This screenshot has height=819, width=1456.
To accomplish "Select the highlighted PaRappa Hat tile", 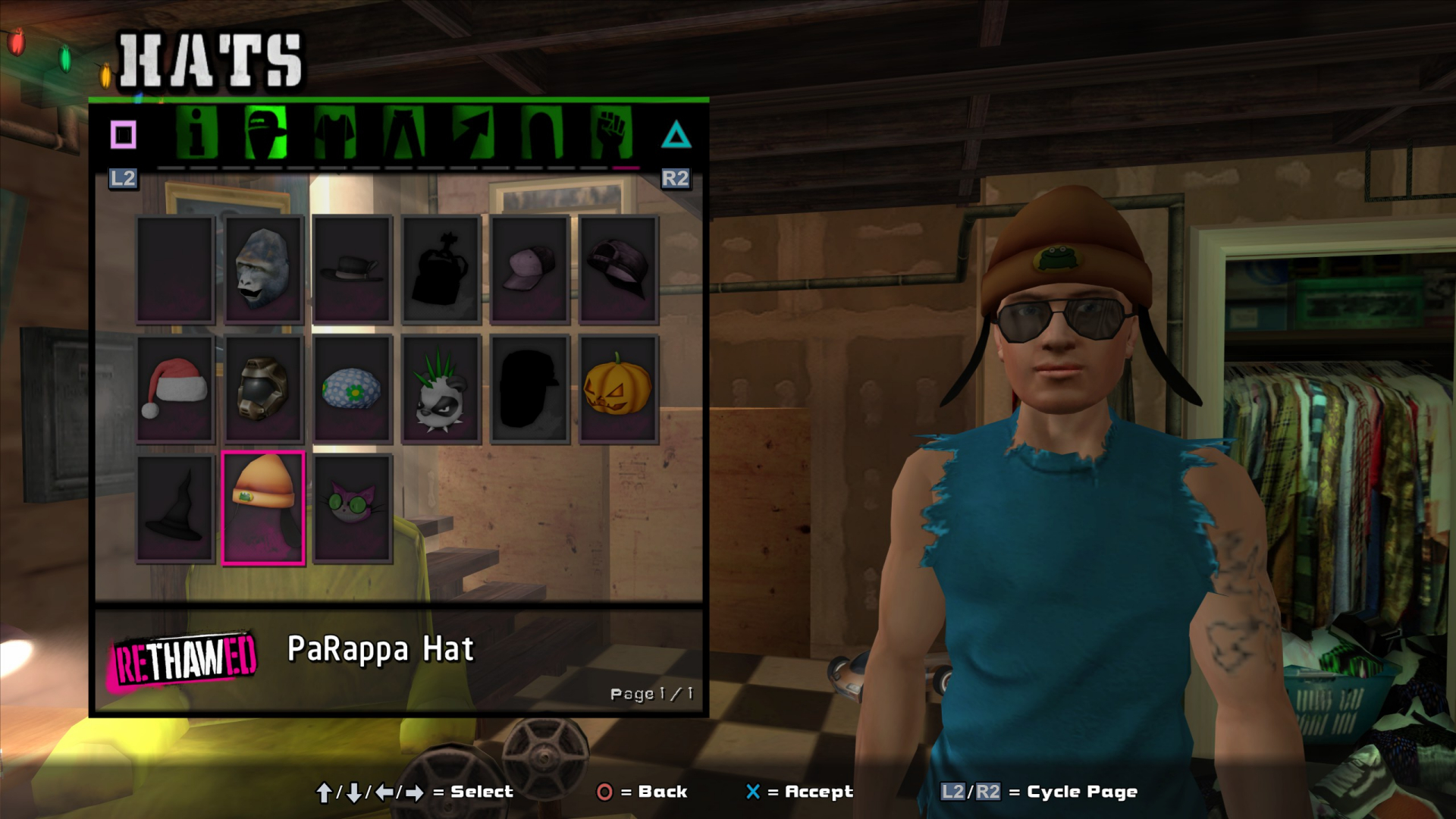I will pyautogui.click(x=263, y=508).
